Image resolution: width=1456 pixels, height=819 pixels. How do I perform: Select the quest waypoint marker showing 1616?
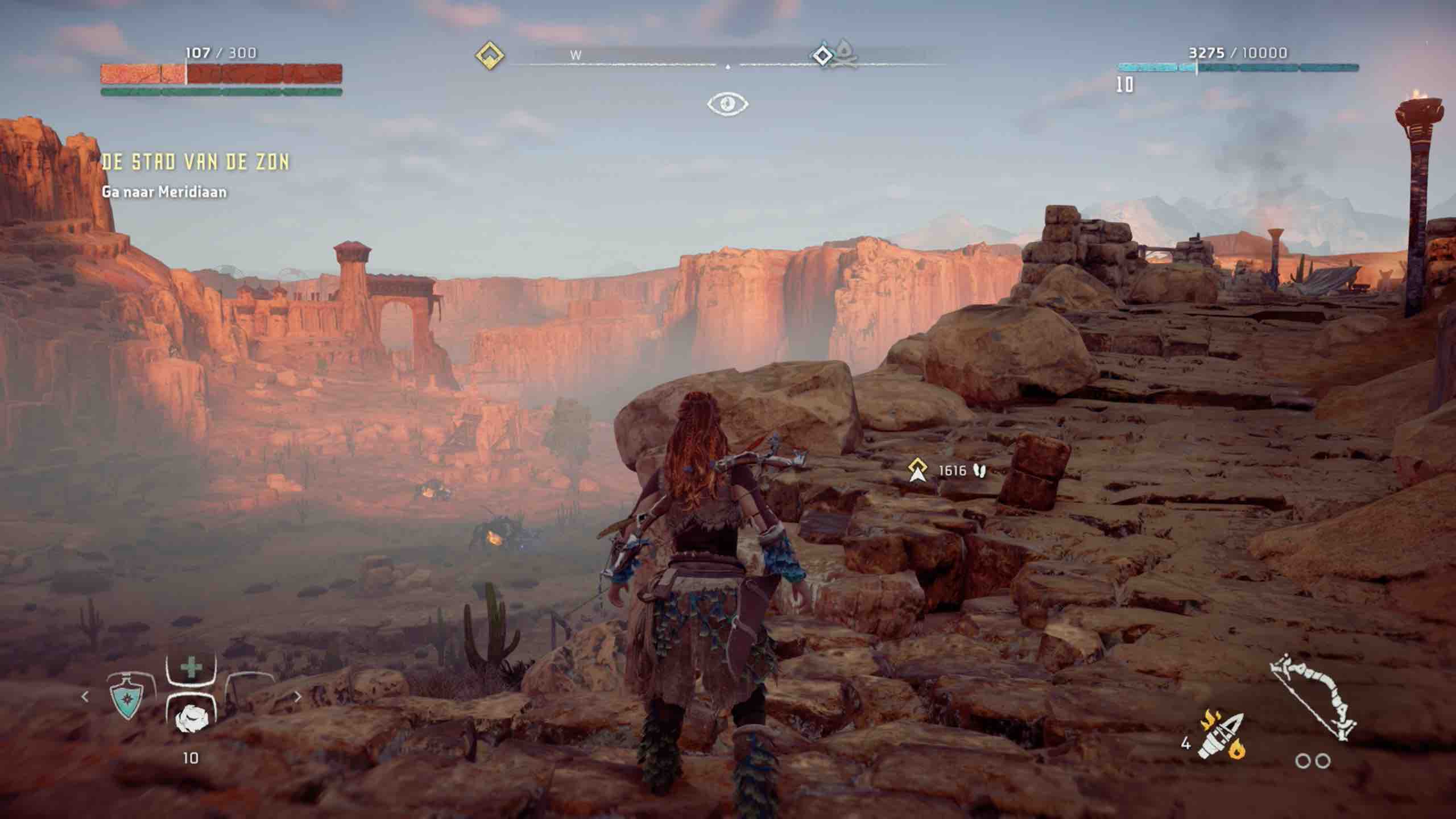coord(917,471)
